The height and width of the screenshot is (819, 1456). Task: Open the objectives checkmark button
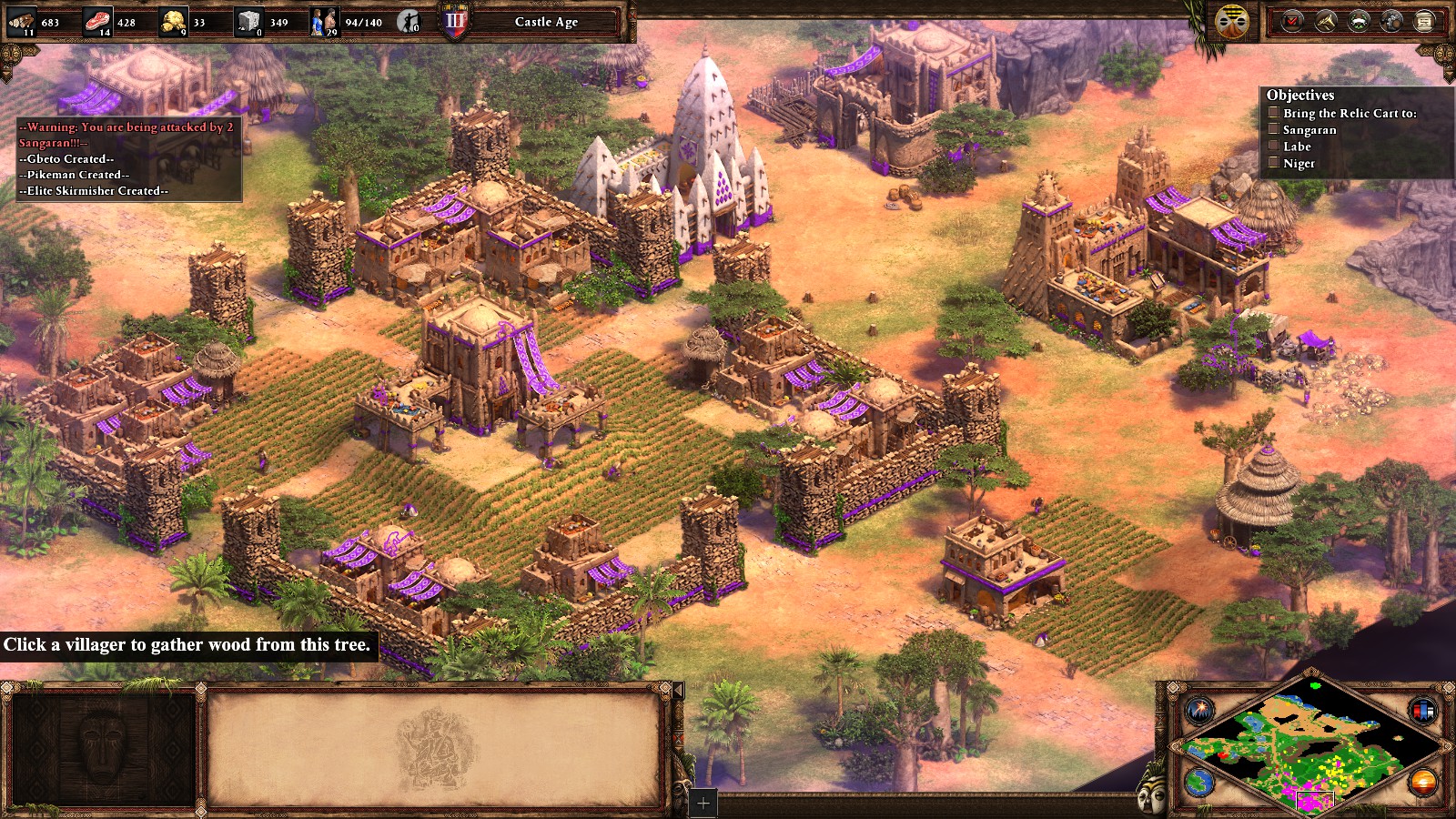pos(1292,21)
